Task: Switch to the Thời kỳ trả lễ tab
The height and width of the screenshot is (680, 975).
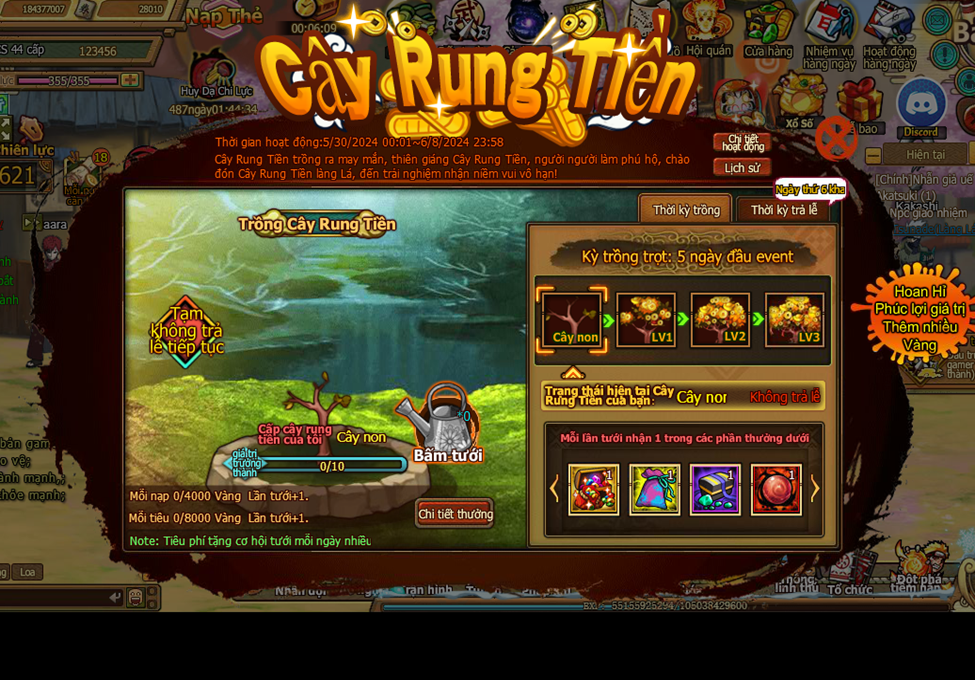Action: coord(784,210)
